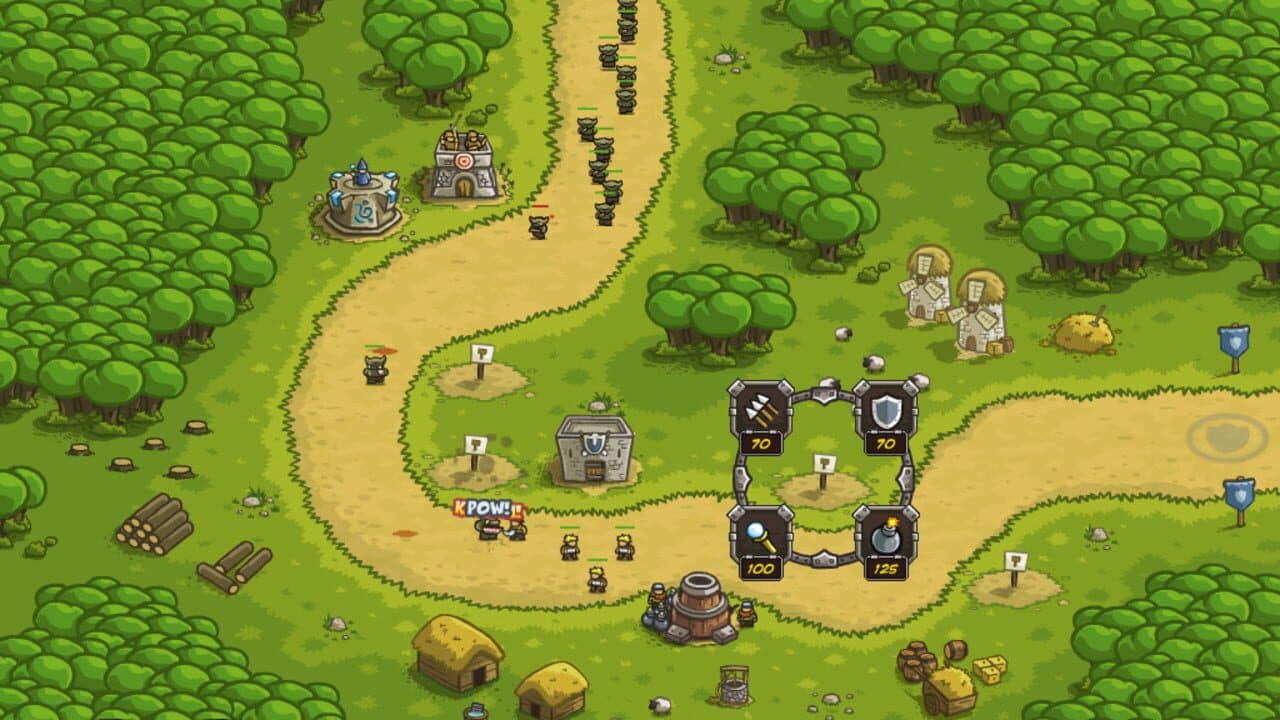Select the stone barracks building mid-map
Viewport: 1280px width, 720px height.
pos(595,450)
